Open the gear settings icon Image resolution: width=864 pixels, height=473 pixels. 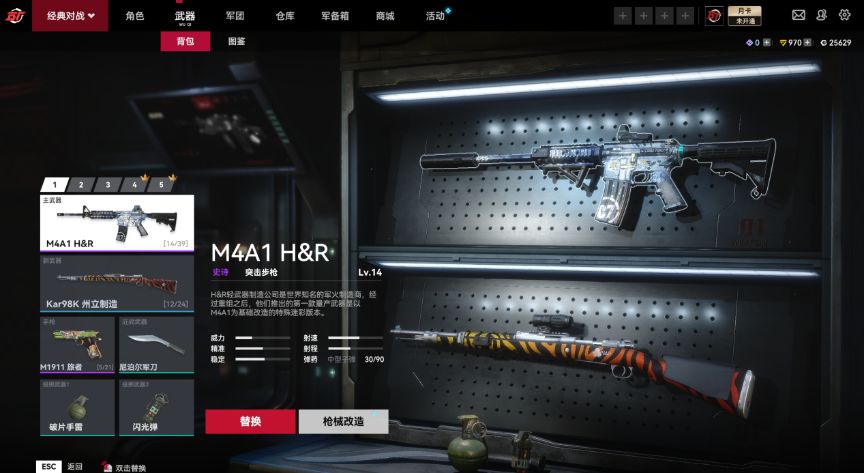pos(842,16)
